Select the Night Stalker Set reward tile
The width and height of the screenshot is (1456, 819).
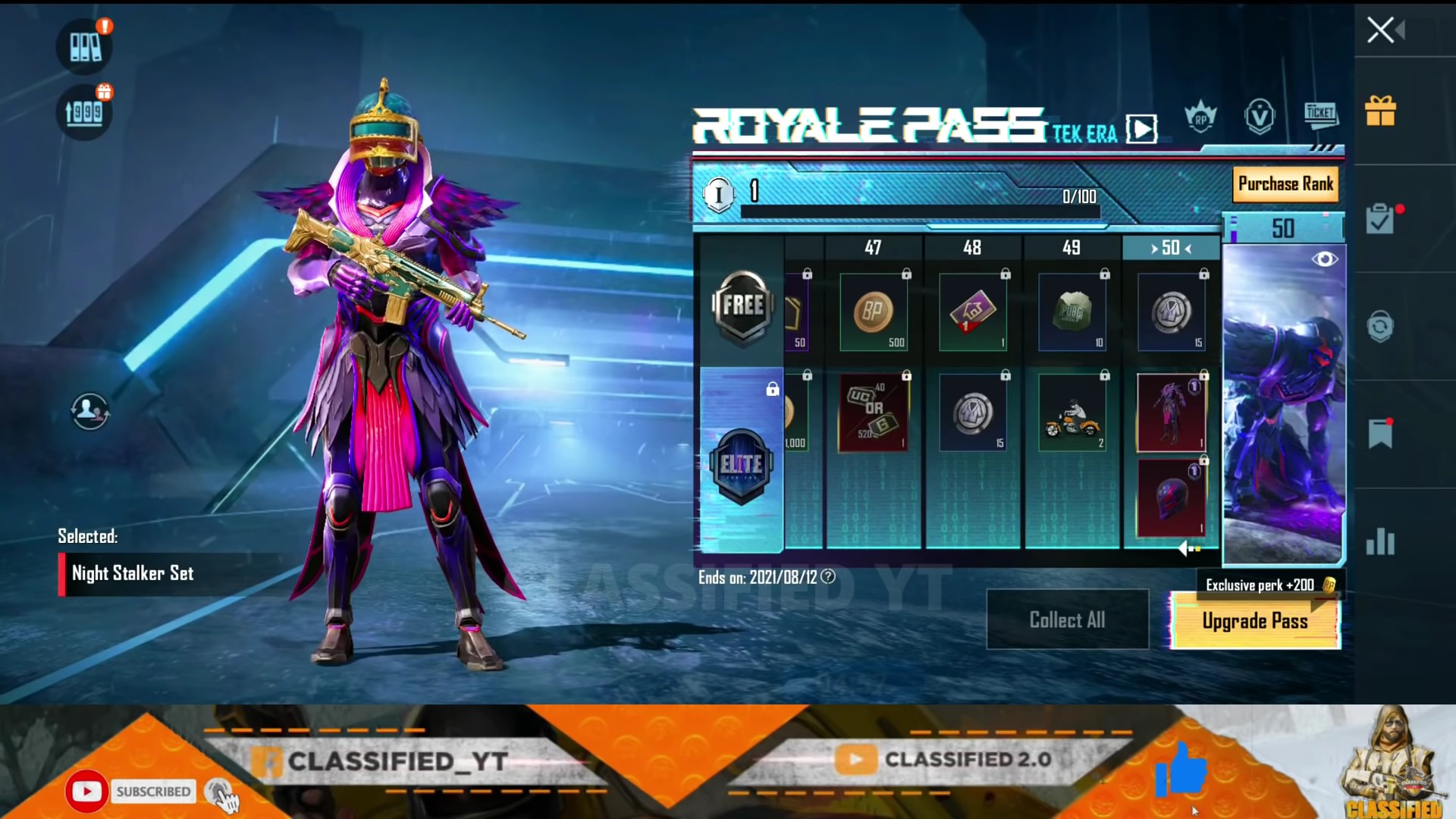(x=1171, y=413)
